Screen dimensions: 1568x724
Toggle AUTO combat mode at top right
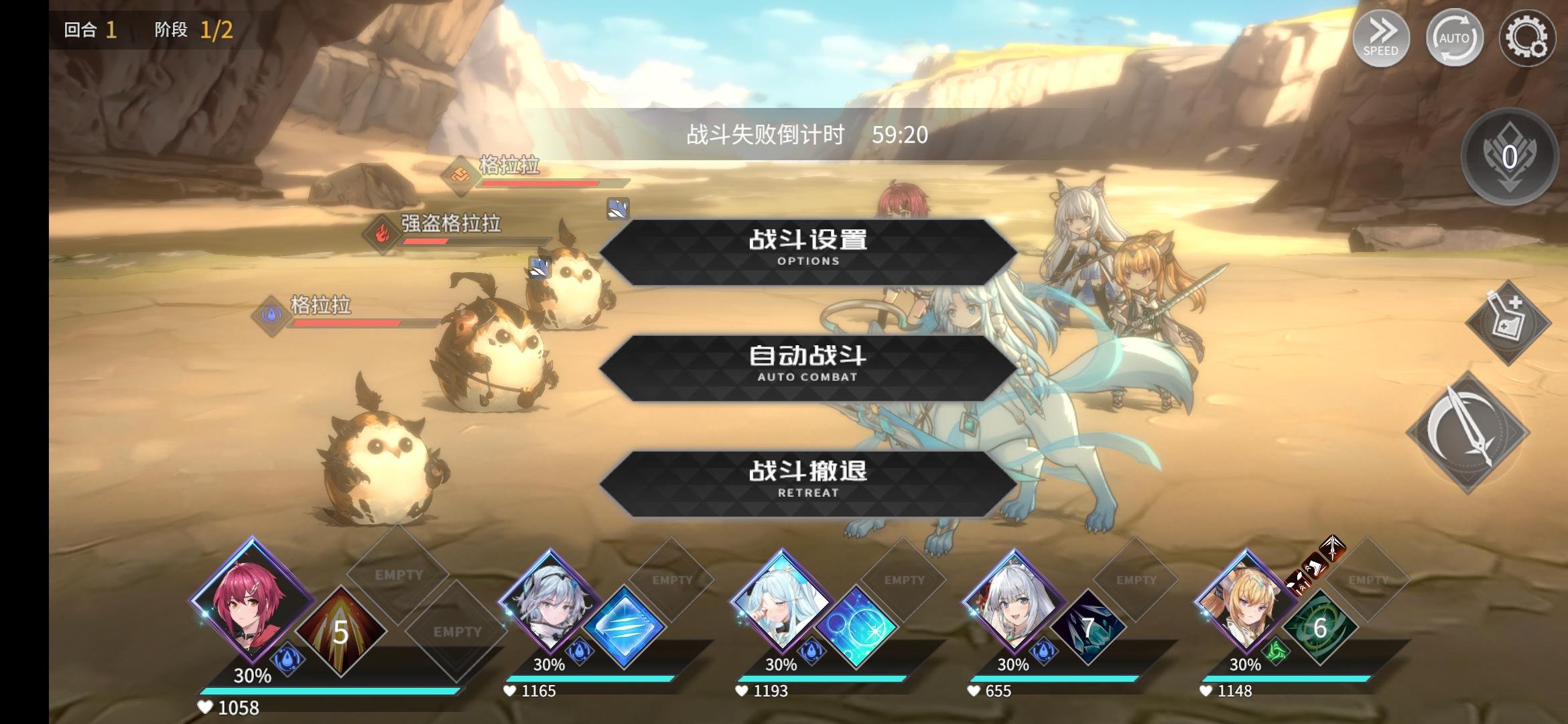[1454, 39]
